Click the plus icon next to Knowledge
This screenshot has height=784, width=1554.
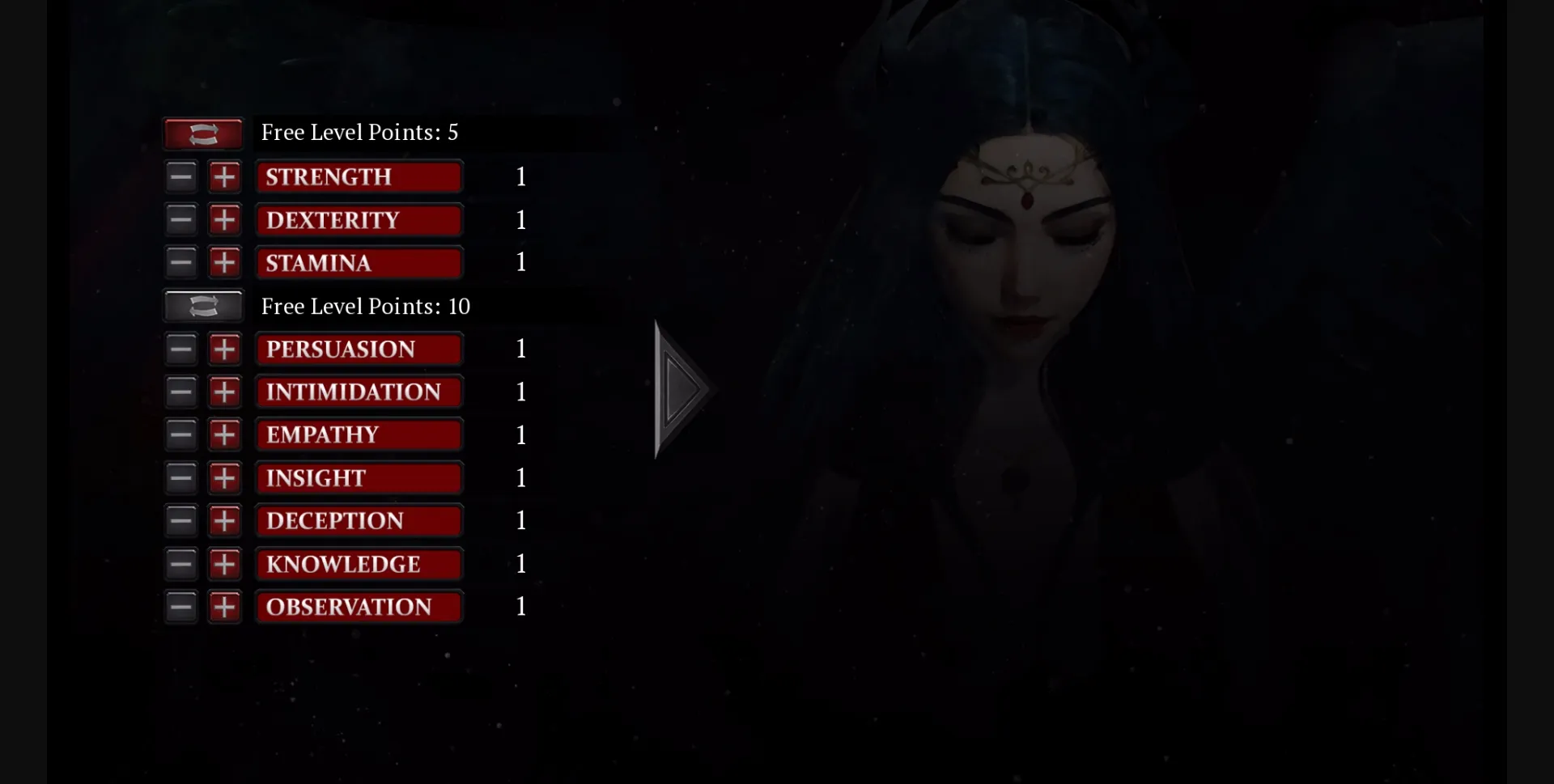coord(225,564)
